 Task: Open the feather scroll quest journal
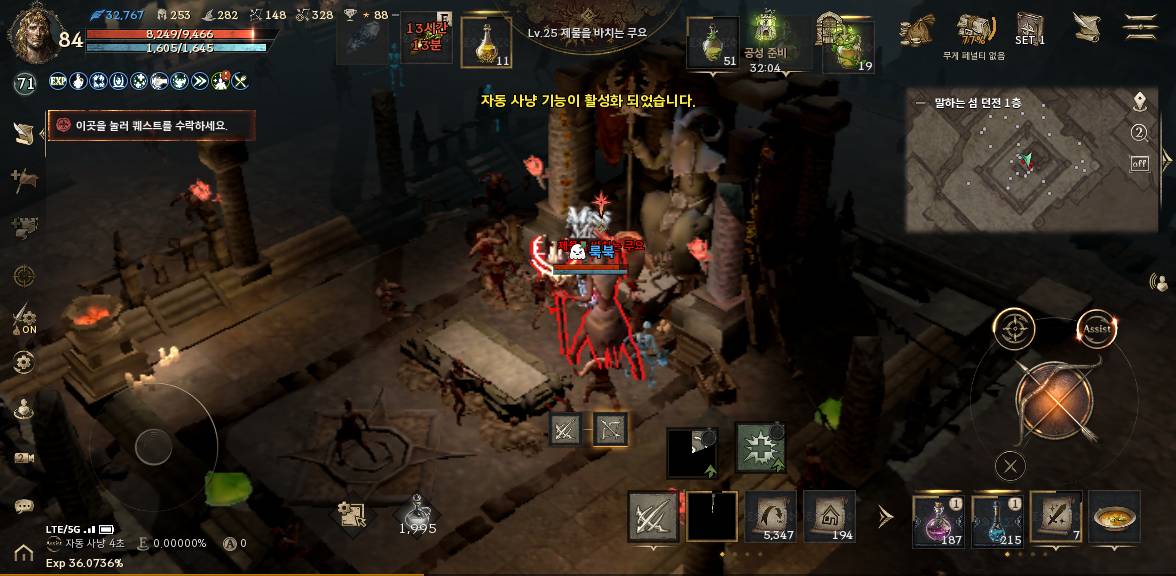1087,26
